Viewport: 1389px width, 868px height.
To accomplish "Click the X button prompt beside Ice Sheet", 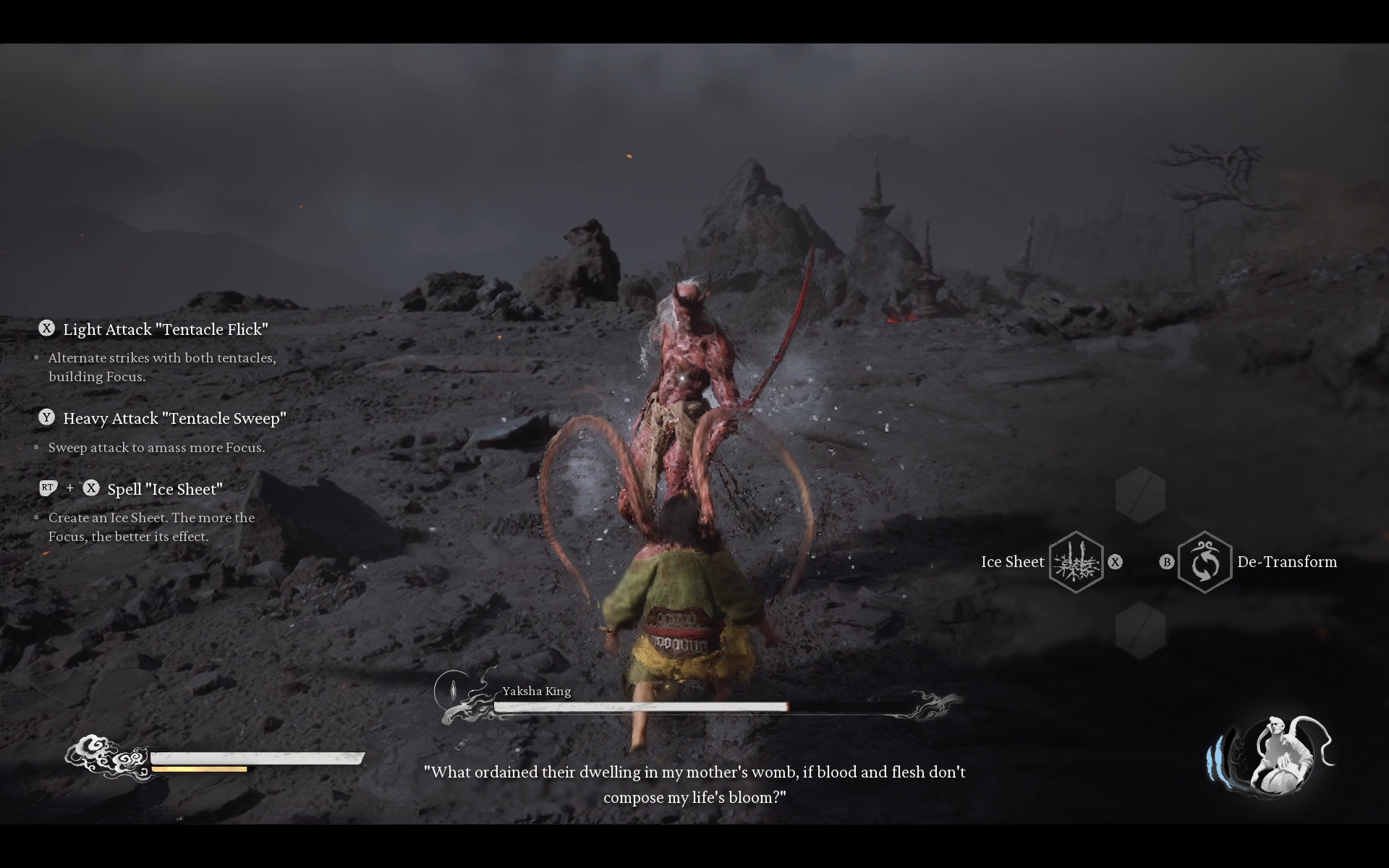I will point(1116,562).
